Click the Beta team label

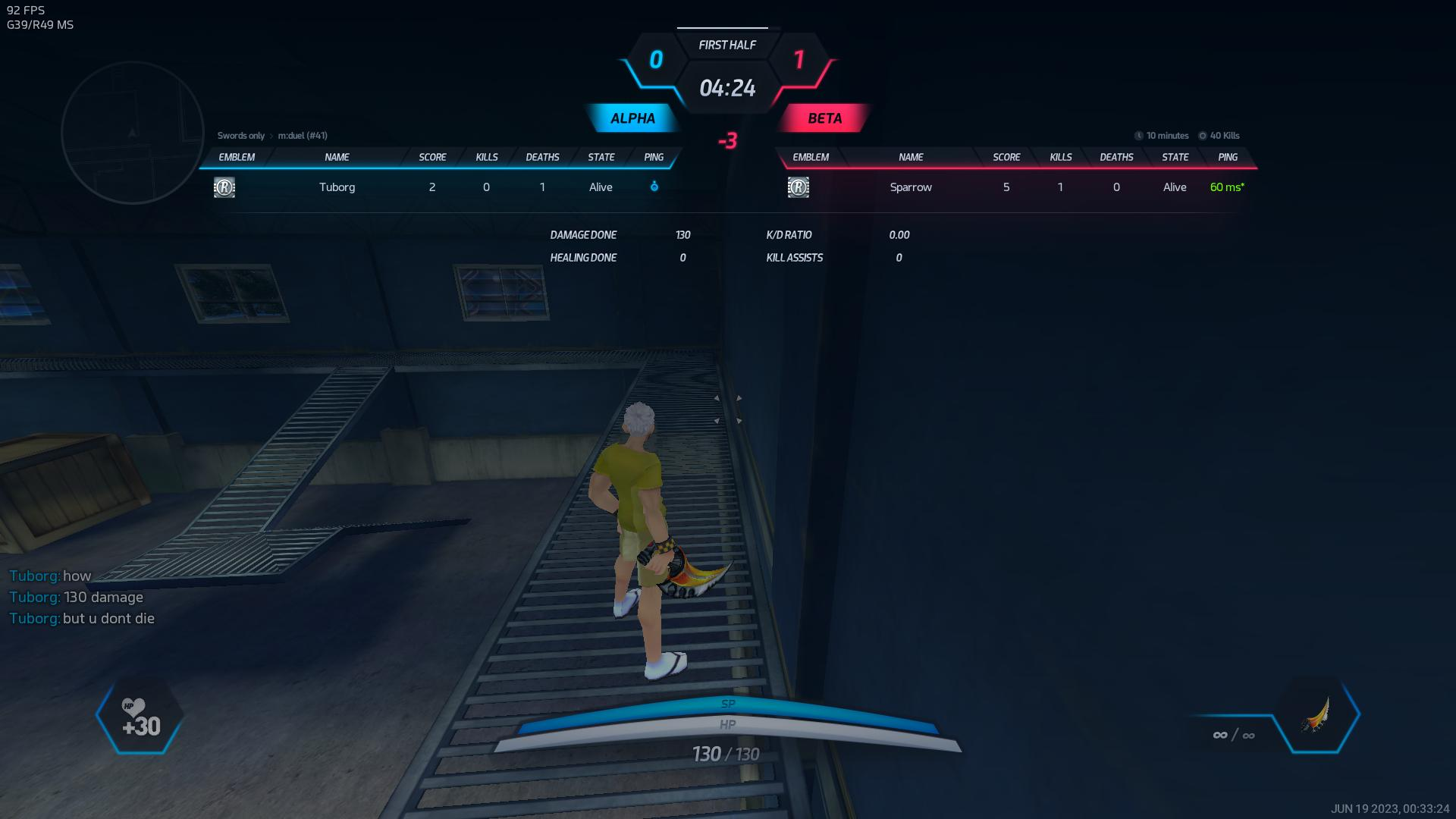824,118
